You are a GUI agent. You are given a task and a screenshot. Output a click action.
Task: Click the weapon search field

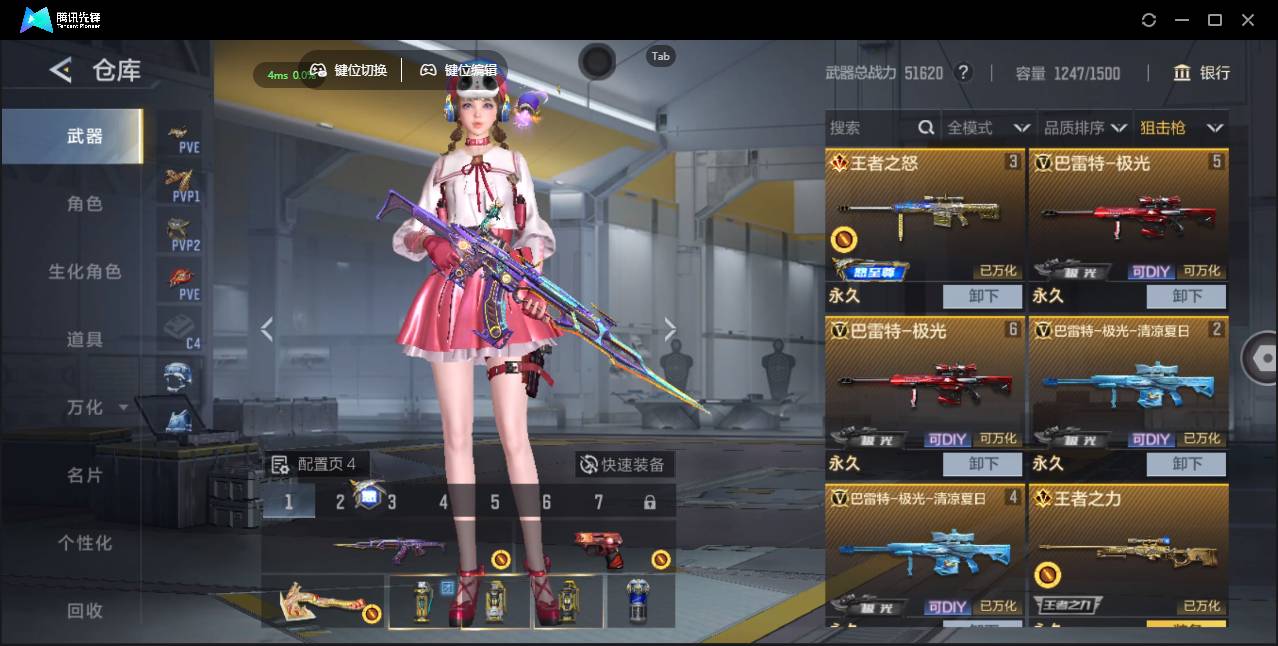(870, 128)
